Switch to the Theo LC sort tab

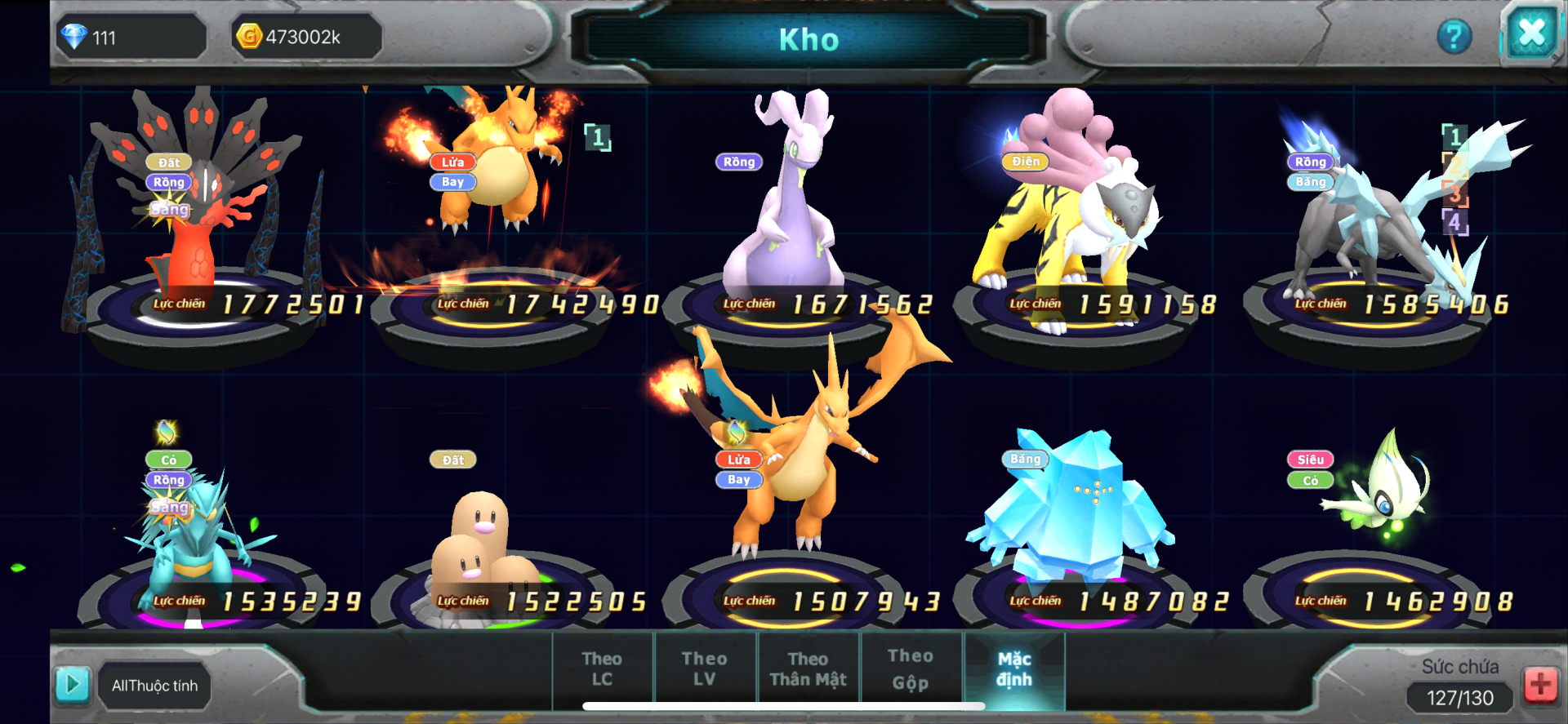(602, 668)
